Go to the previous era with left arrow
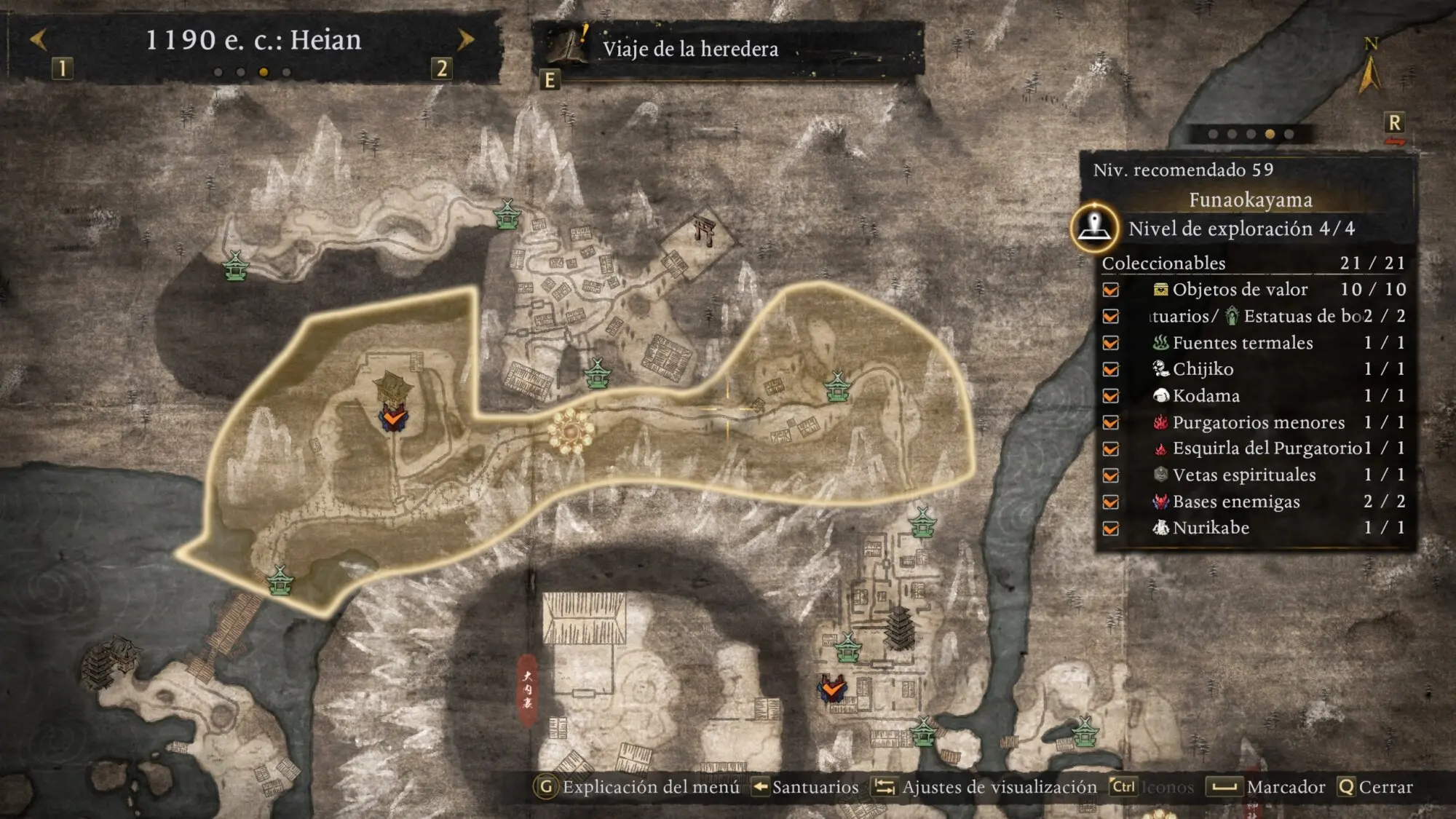Screen dimensions: 1456x819 click(39, 39)
